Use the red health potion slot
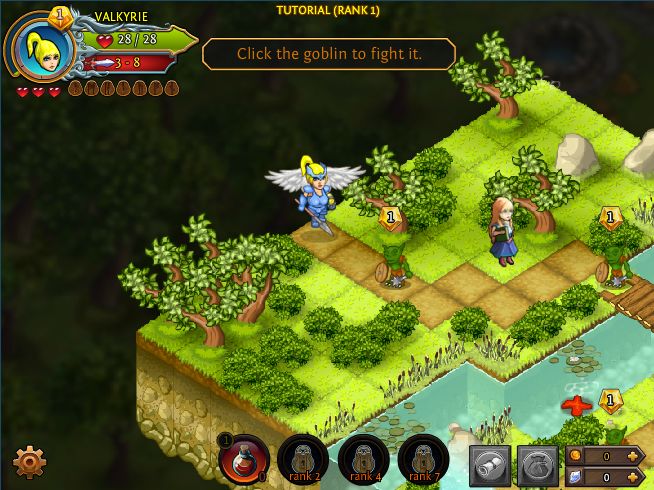This screenshot has height=490, width=654. pos(243,460)
